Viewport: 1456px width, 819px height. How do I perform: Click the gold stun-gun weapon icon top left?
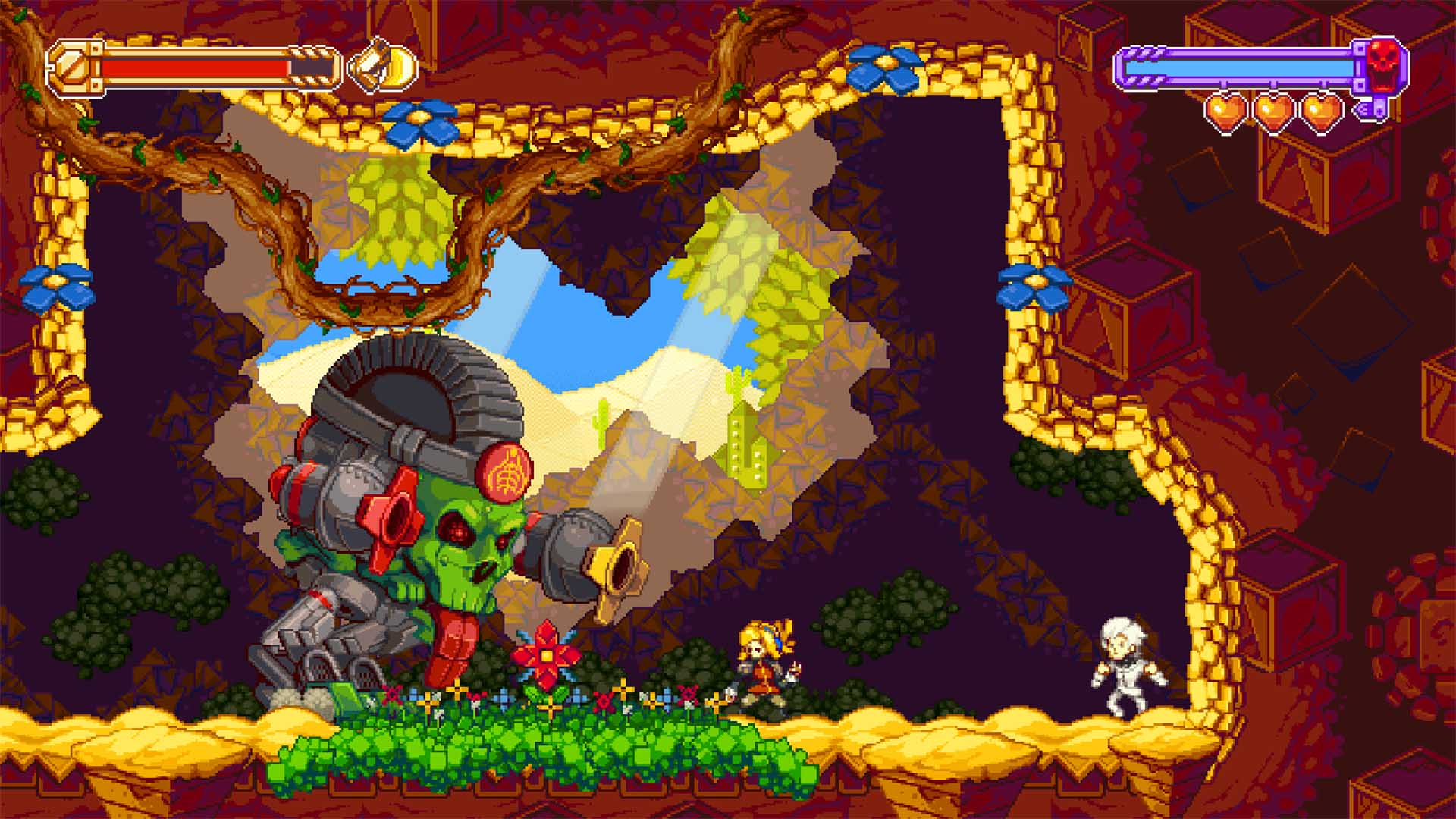[383, 68]
